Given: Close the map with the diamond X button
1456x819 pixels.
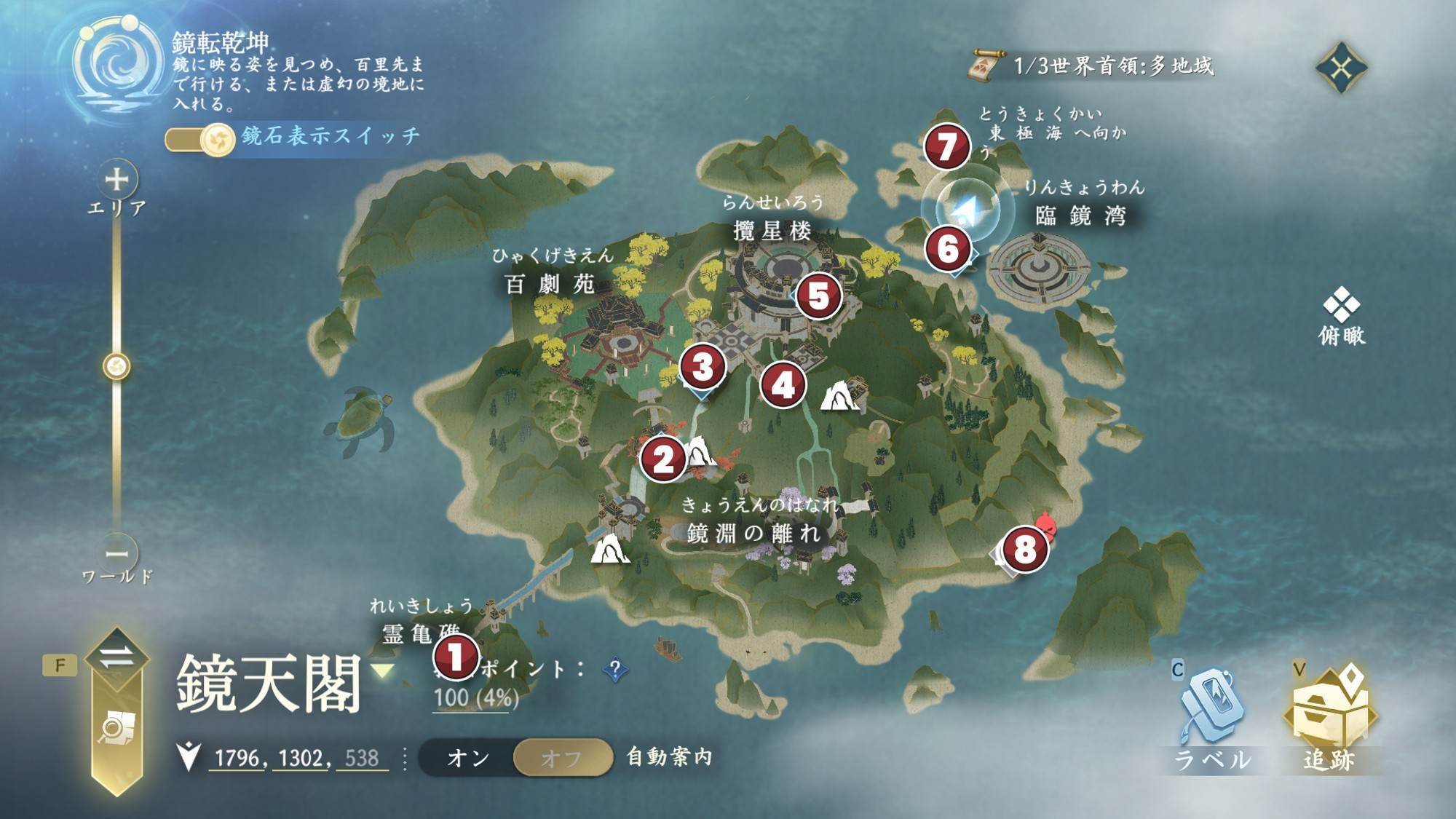Looking at the screenshot, I should [x=1341, y=68].
